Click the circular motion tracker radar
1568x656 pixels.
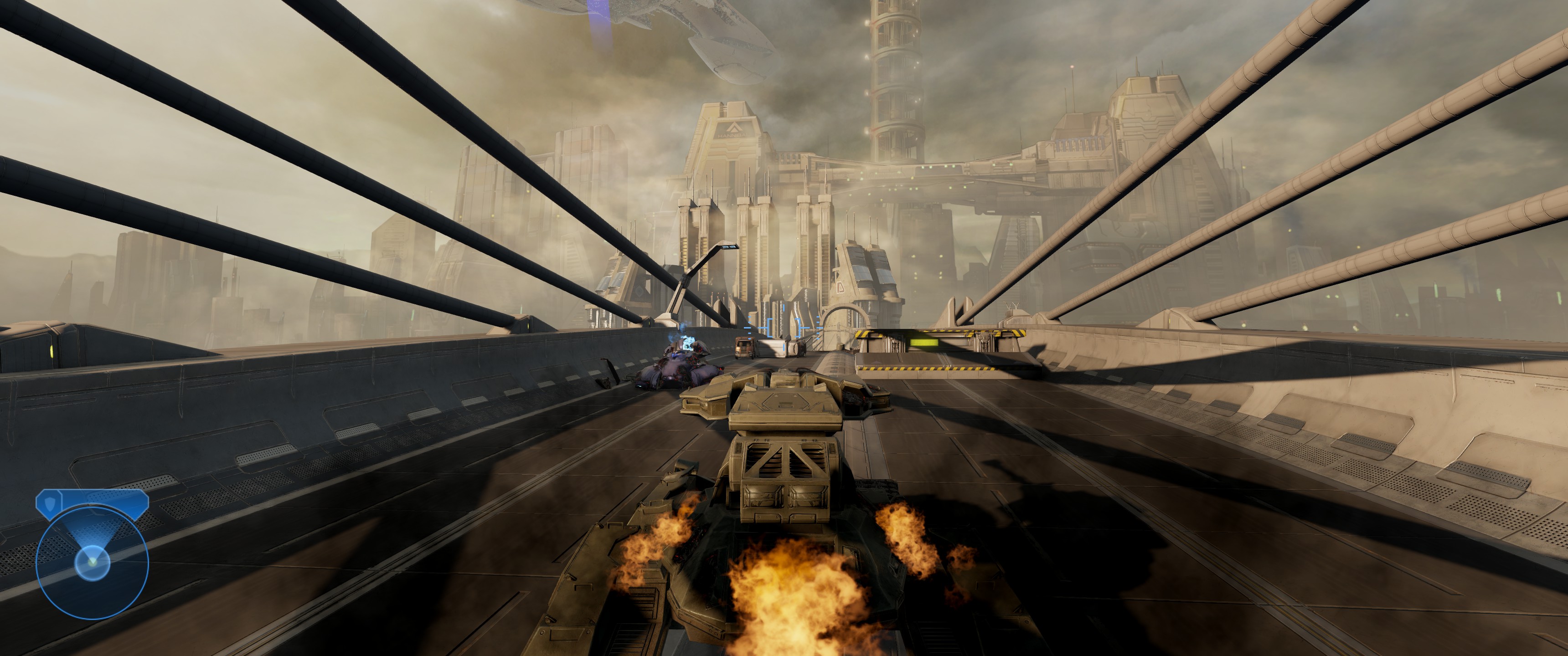[x=92, y=562]
